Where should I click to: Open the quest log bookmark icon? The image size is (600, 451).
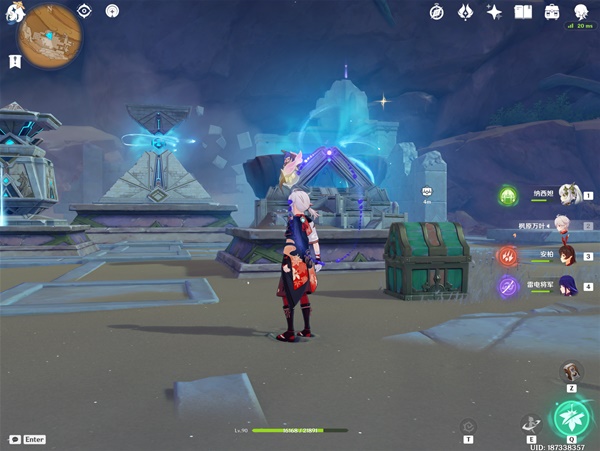[15, 62]
